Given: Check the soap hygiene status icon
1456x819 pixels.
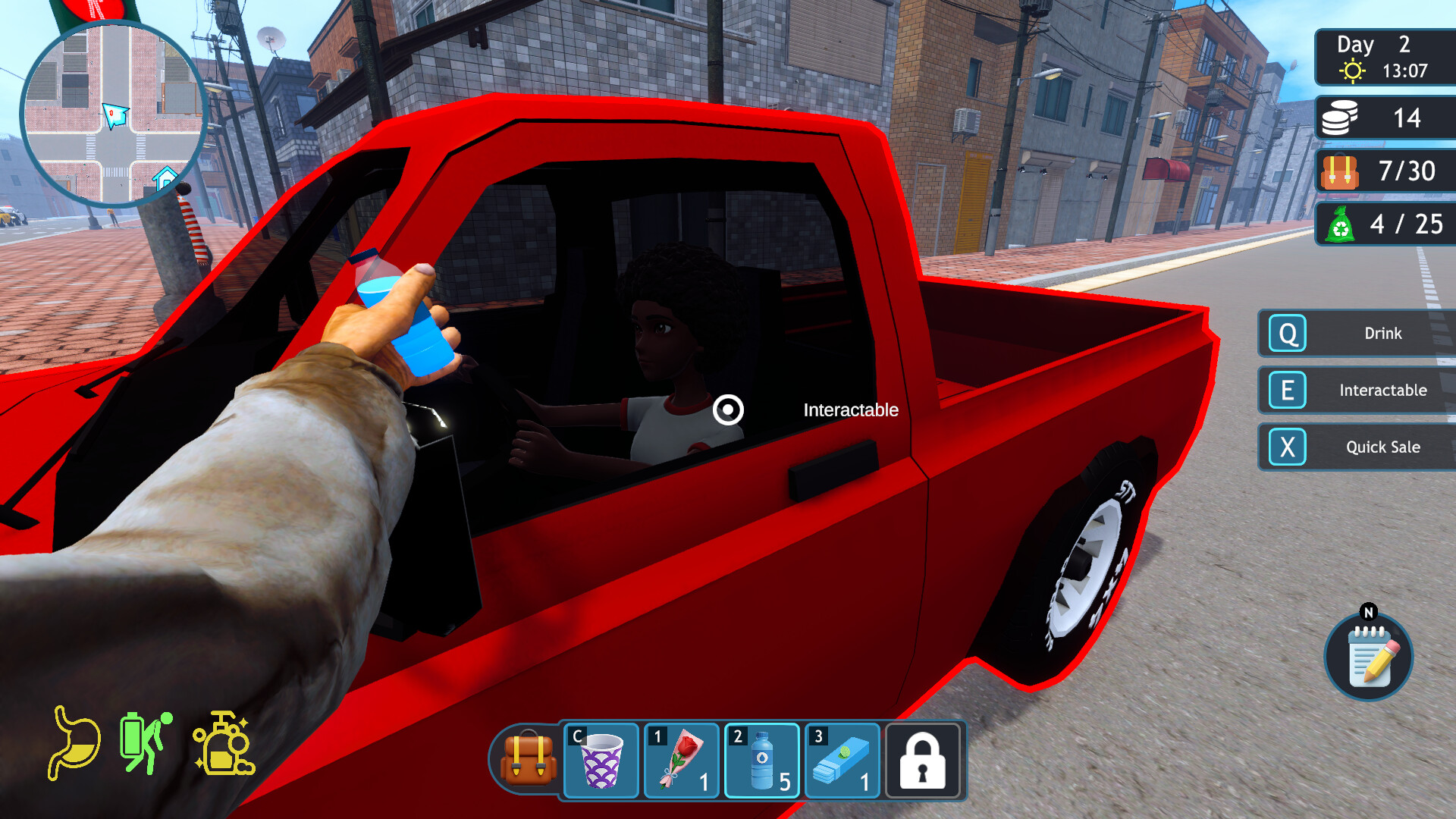Looking at the screenshot, I should tap(224, 743).
